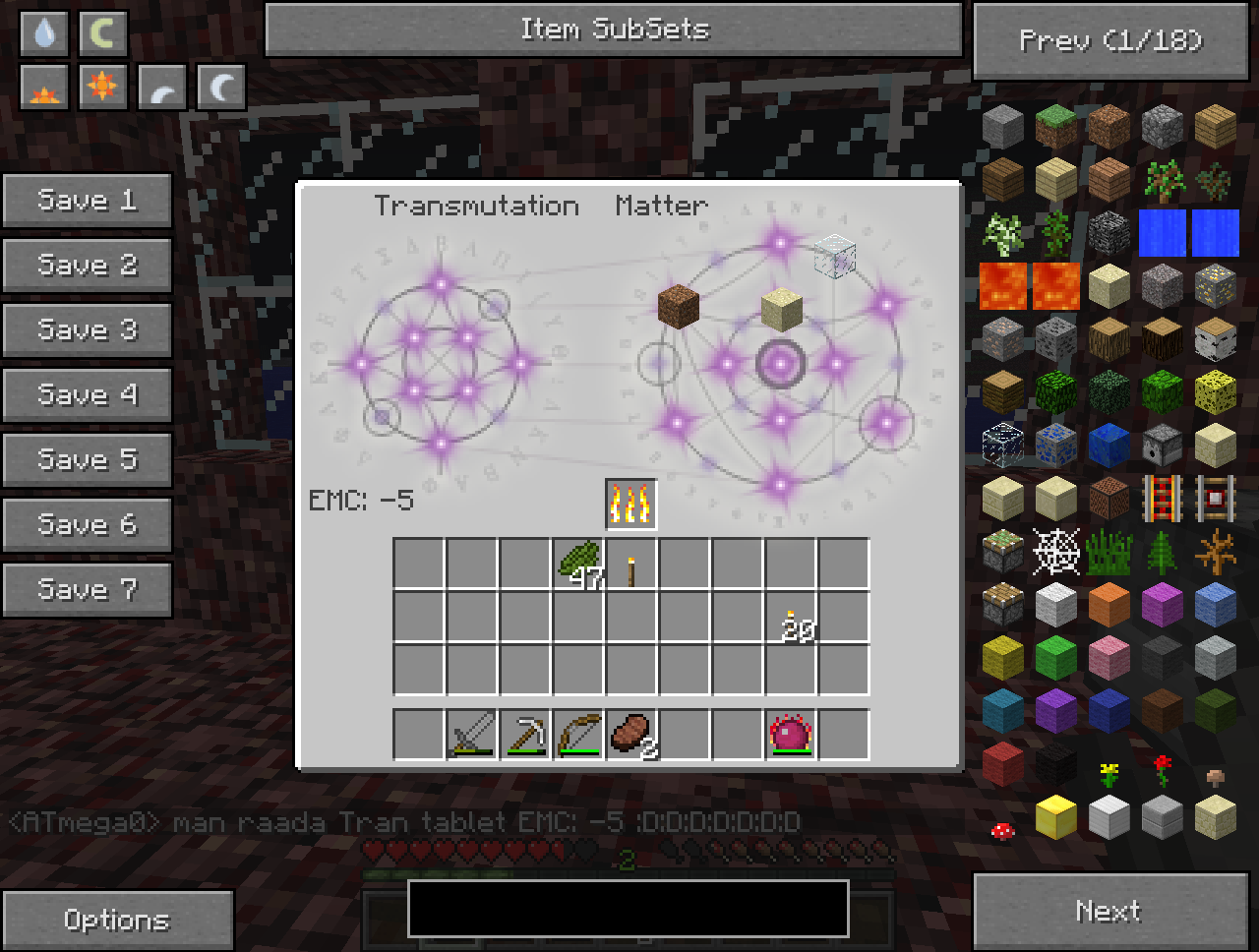Click the Next page button

[x=1109, y=911]
